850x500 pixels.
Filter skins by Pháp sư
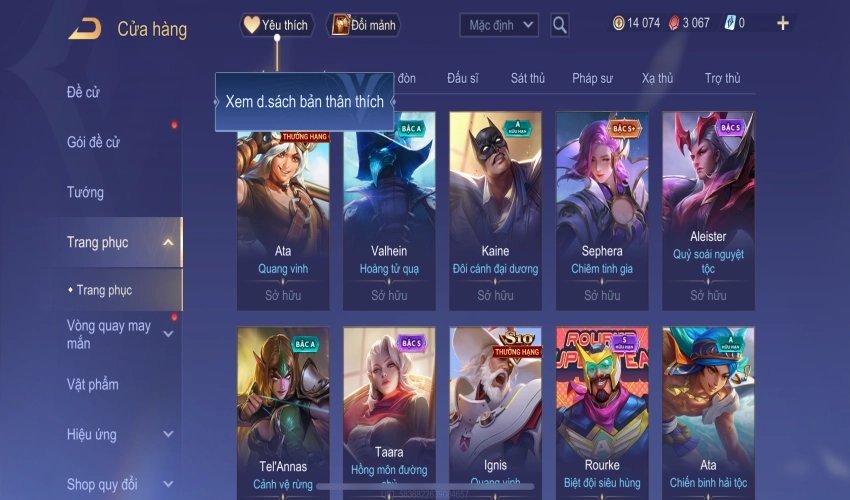click(592, 78)
